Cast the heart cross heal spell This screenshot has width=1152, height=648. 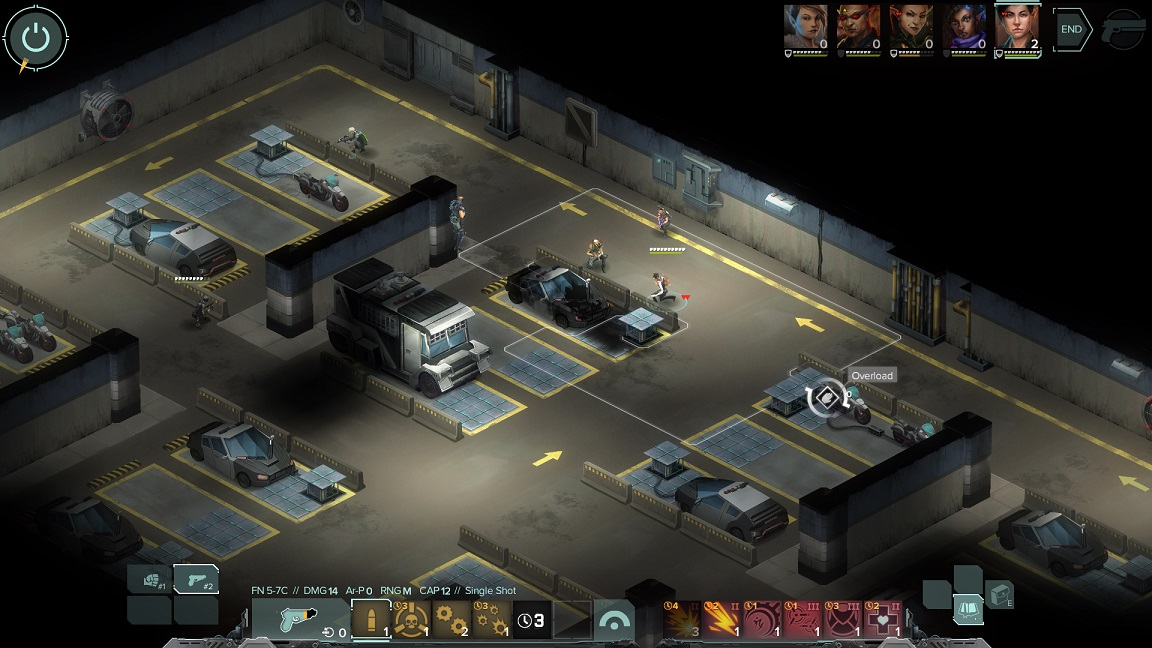click(x=881, y=620)
